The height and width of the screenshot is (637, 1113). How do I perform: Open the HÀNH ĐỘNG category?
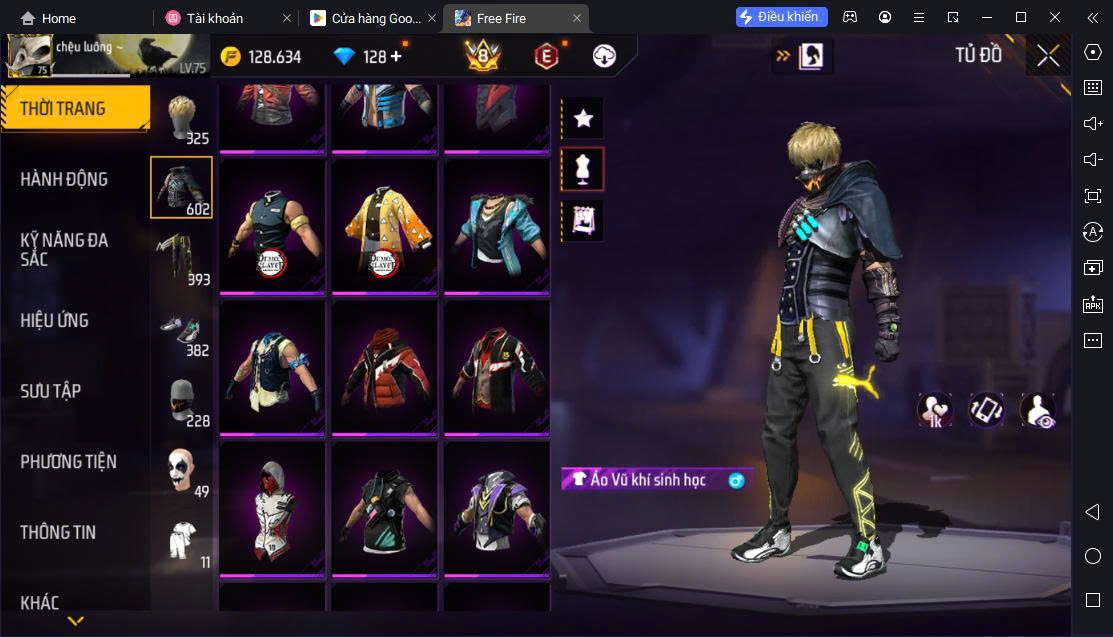(x=64, y=179)
